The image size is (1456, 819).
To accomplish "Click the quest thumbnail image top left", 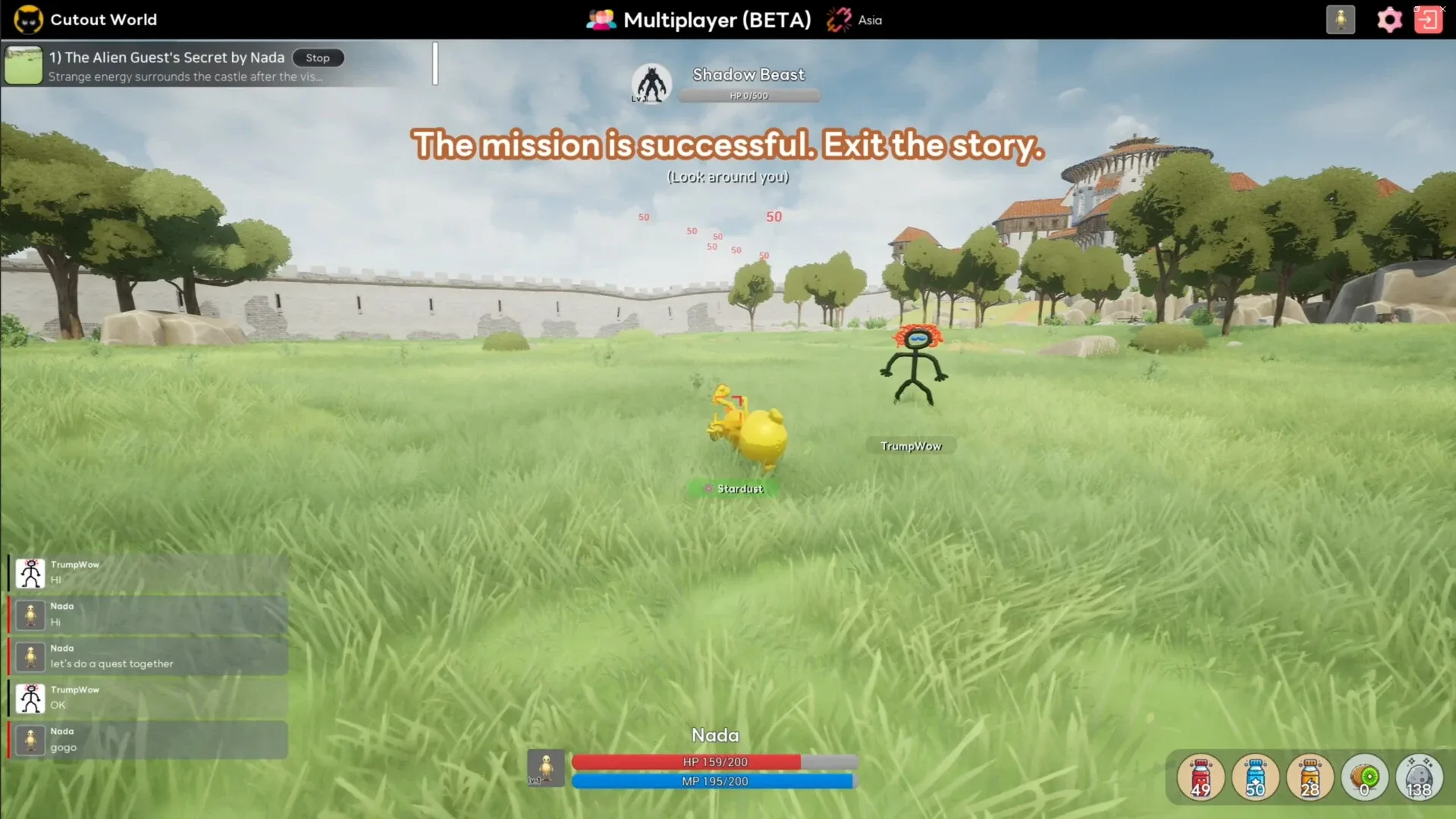I will point(24,65).
